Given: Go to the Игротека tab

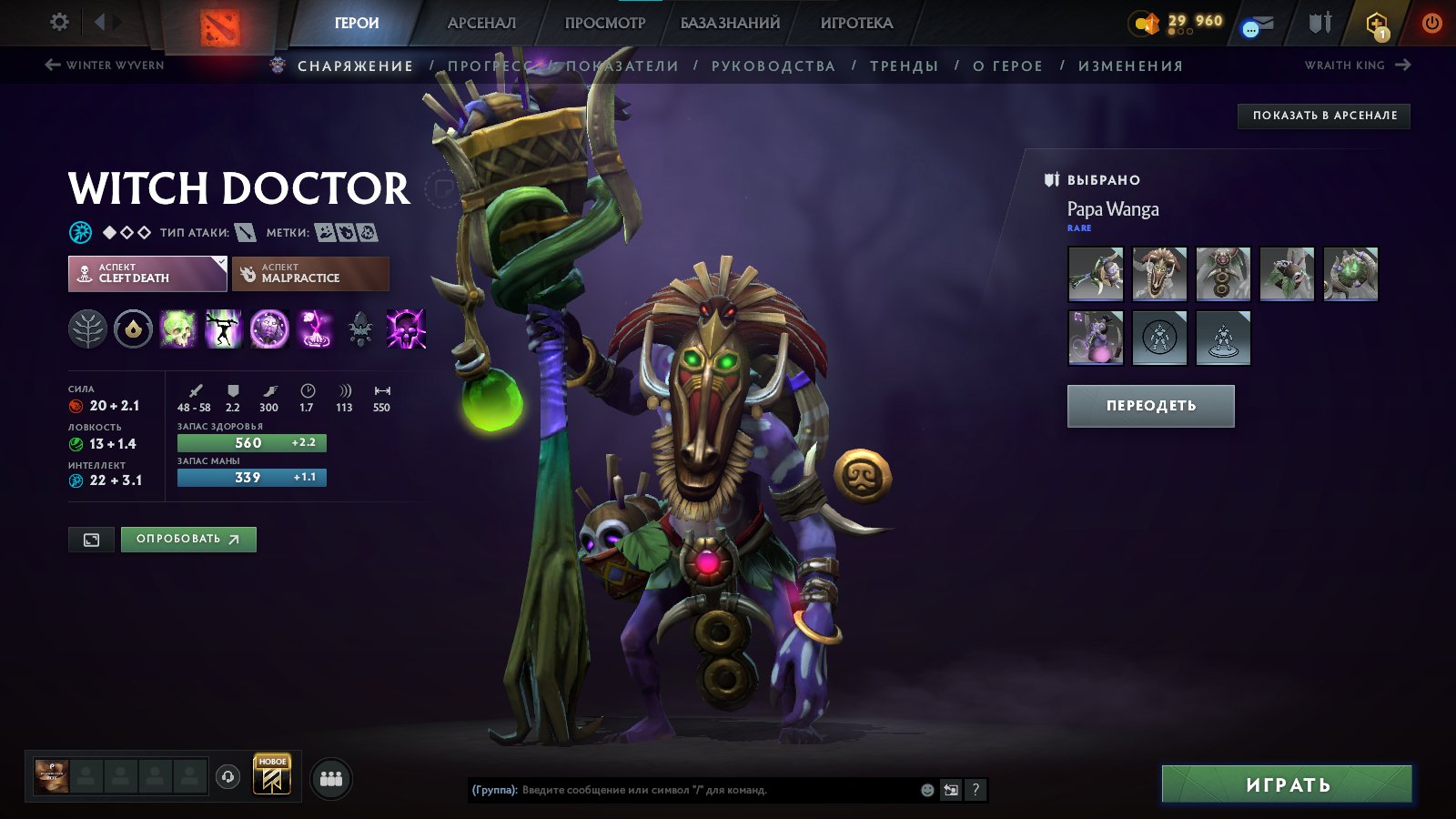Looking at the screenshot, I should tap(856, 23).
